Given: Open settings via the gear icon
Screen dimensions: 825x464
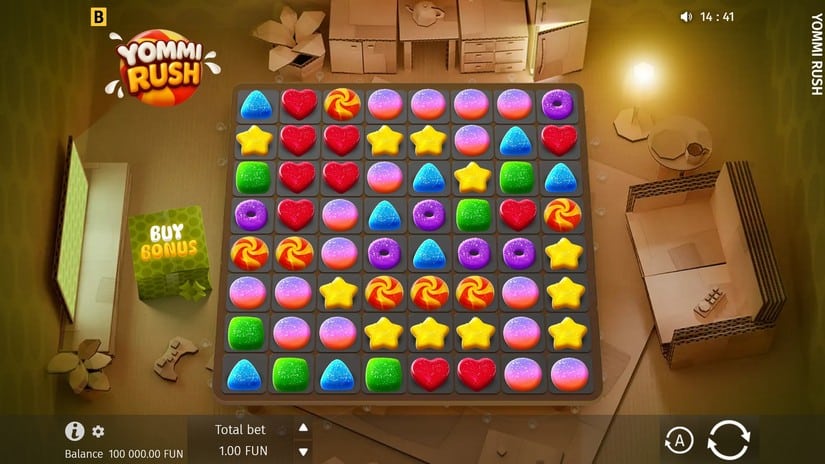Looking at the screenshot, I should point(98,432).
